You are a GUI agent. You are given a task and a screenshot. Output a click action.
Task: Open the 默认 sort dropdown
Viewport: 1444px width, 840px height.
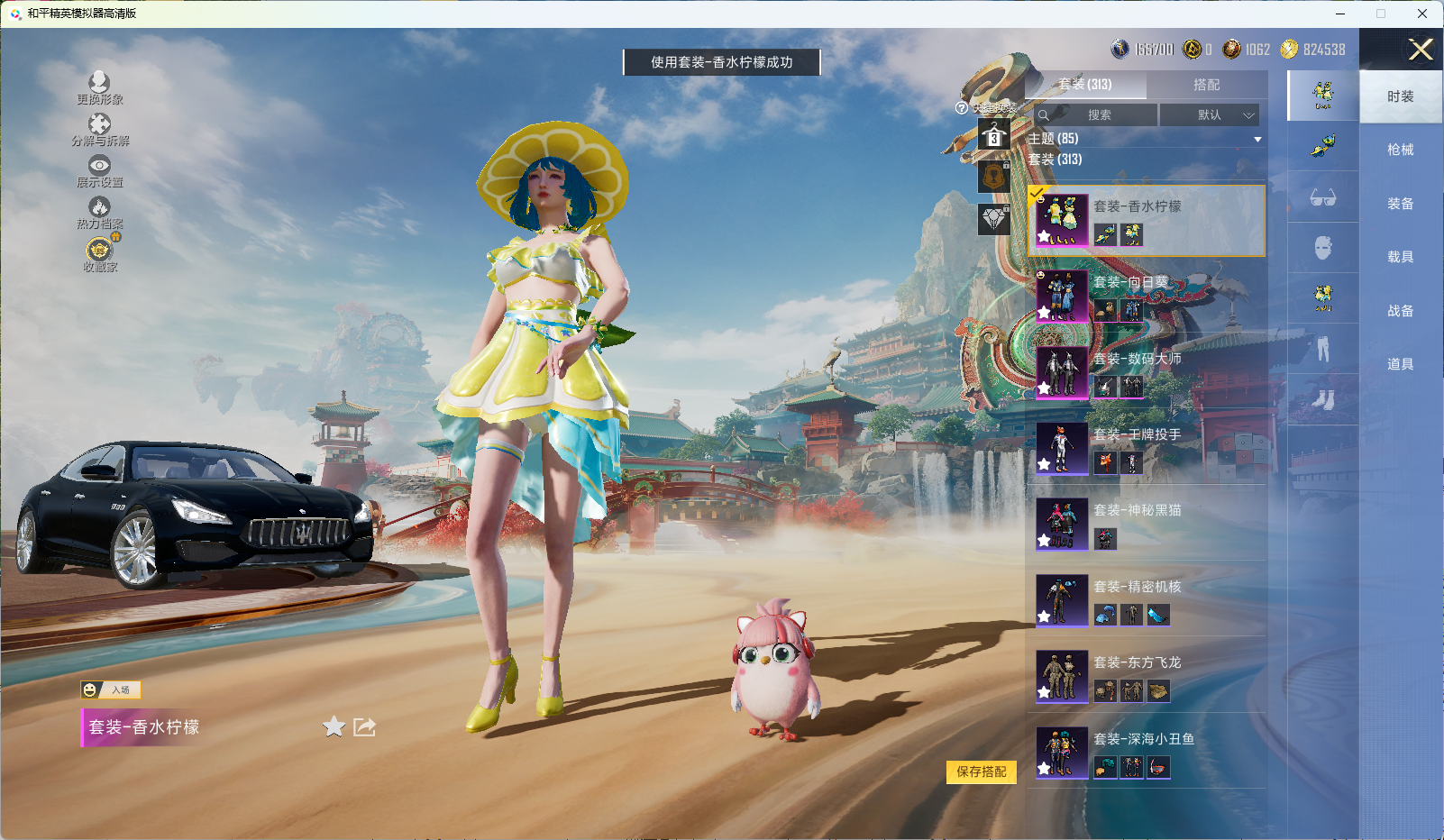click(1209, 115)
